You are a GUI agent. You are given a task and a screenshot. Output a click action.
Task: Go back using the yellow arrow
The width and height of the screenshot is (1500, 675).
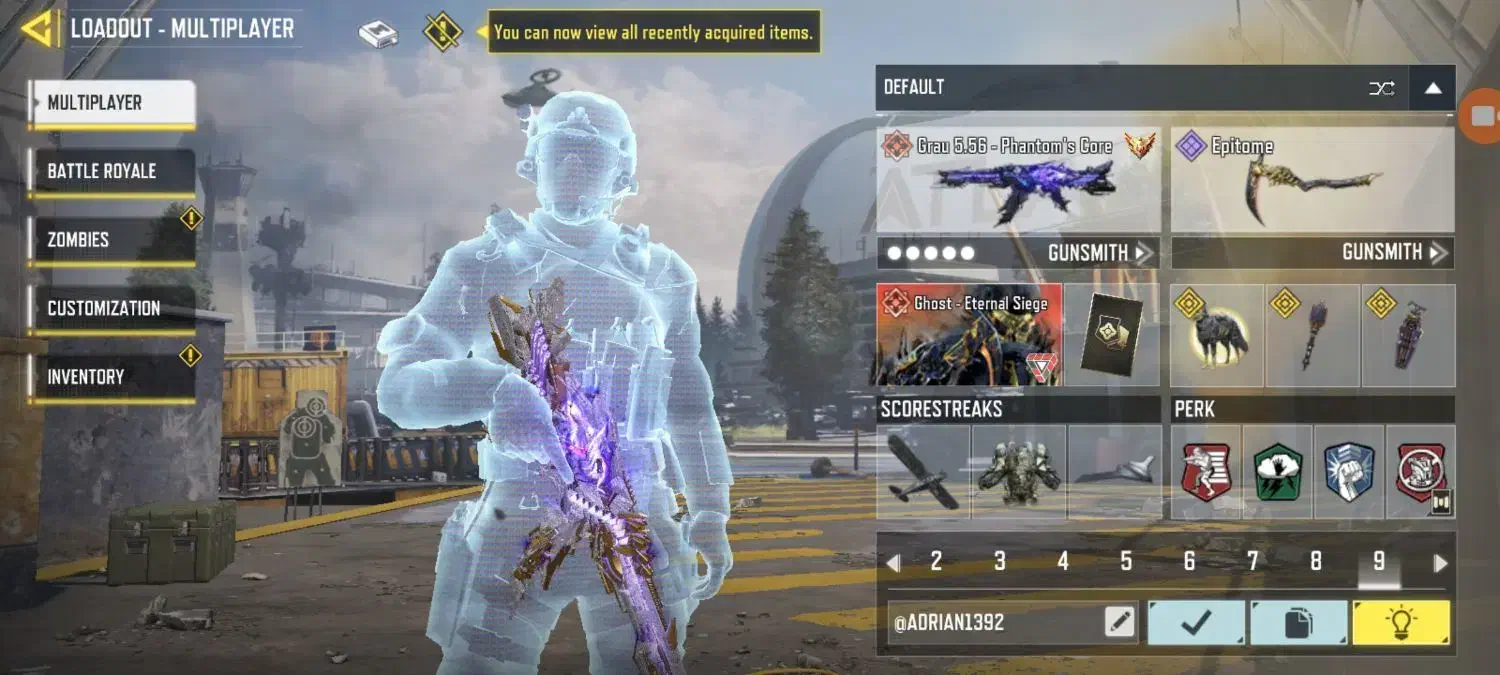click(37, 29)
